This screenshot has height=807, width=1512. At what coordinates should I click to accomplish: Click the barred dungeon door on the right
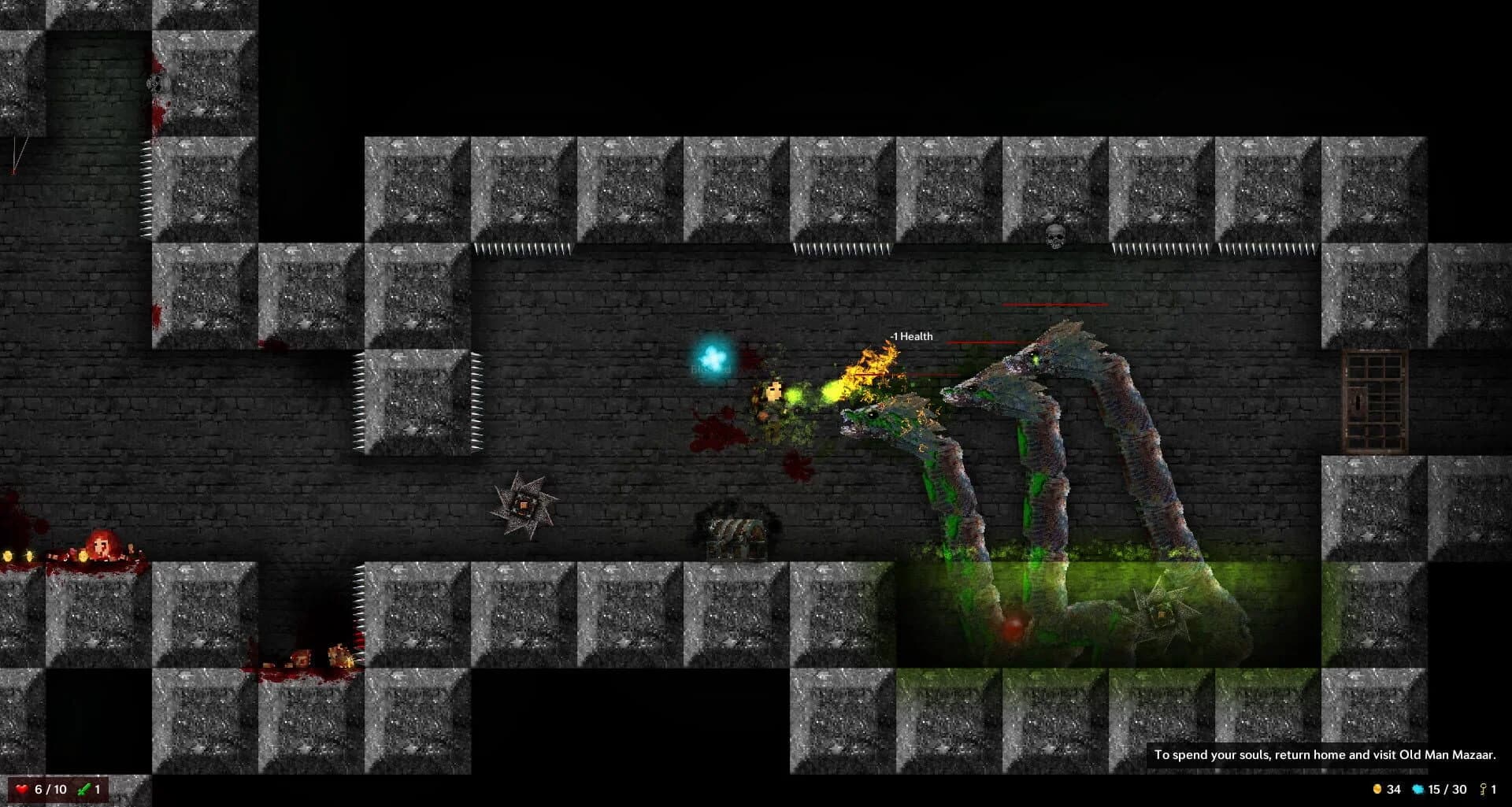tap(1374, 402)
